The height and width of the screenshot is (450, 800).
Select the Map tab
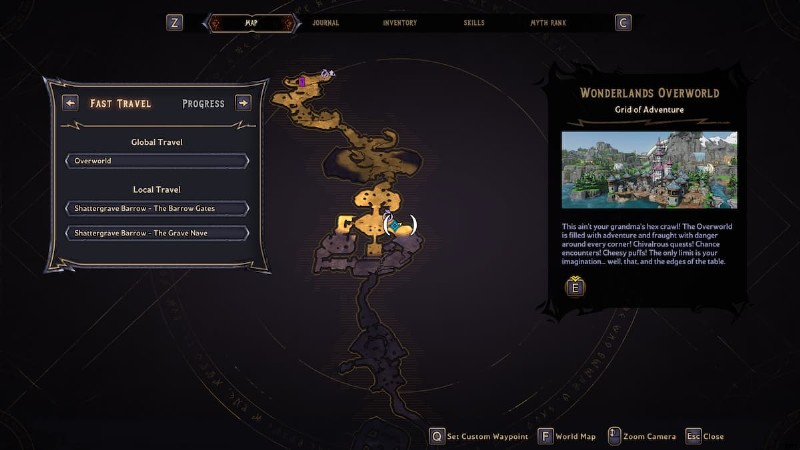[251, 22]
